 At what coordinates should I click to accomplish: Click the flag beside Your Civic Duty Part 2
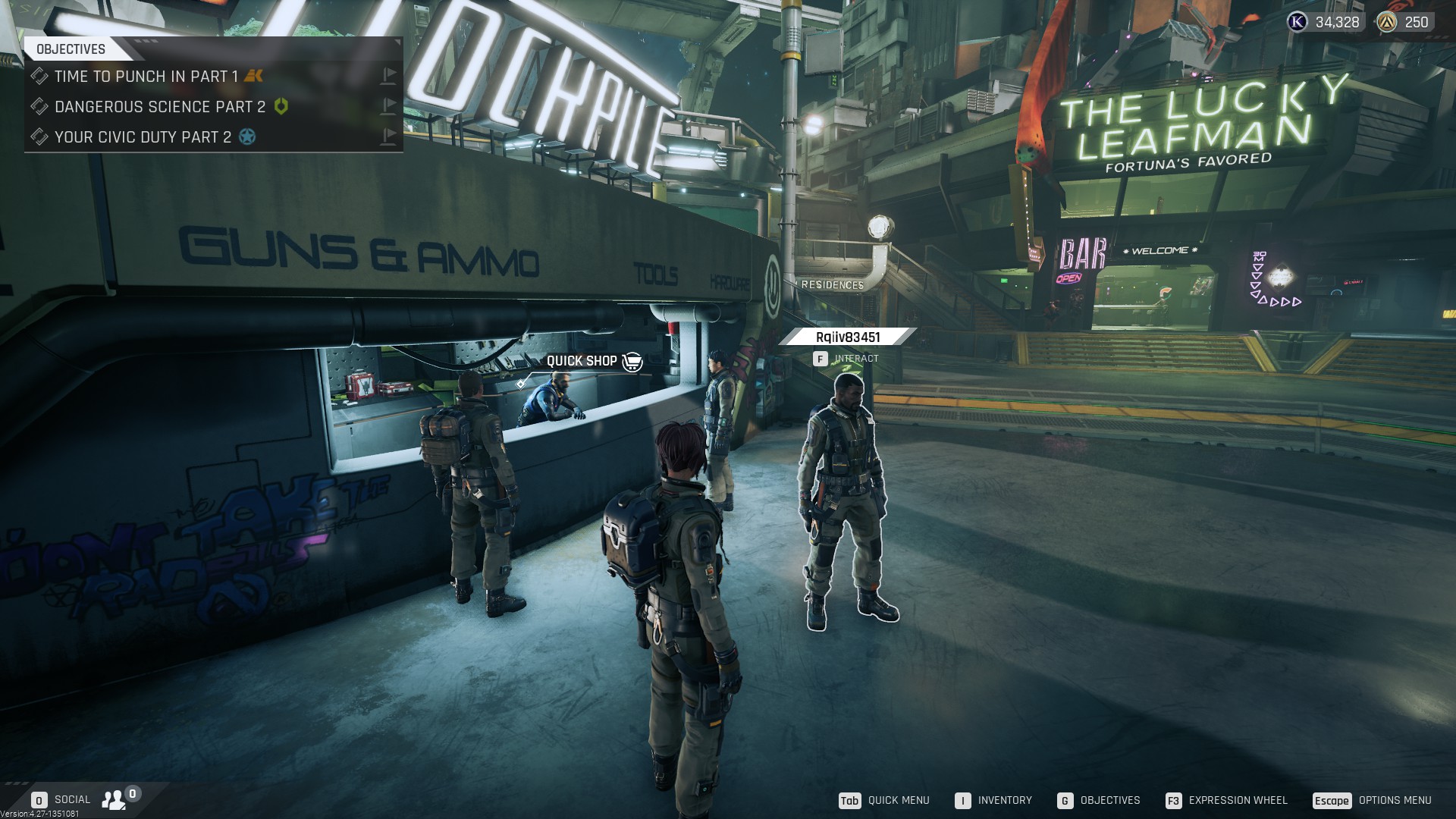[388, 136]
